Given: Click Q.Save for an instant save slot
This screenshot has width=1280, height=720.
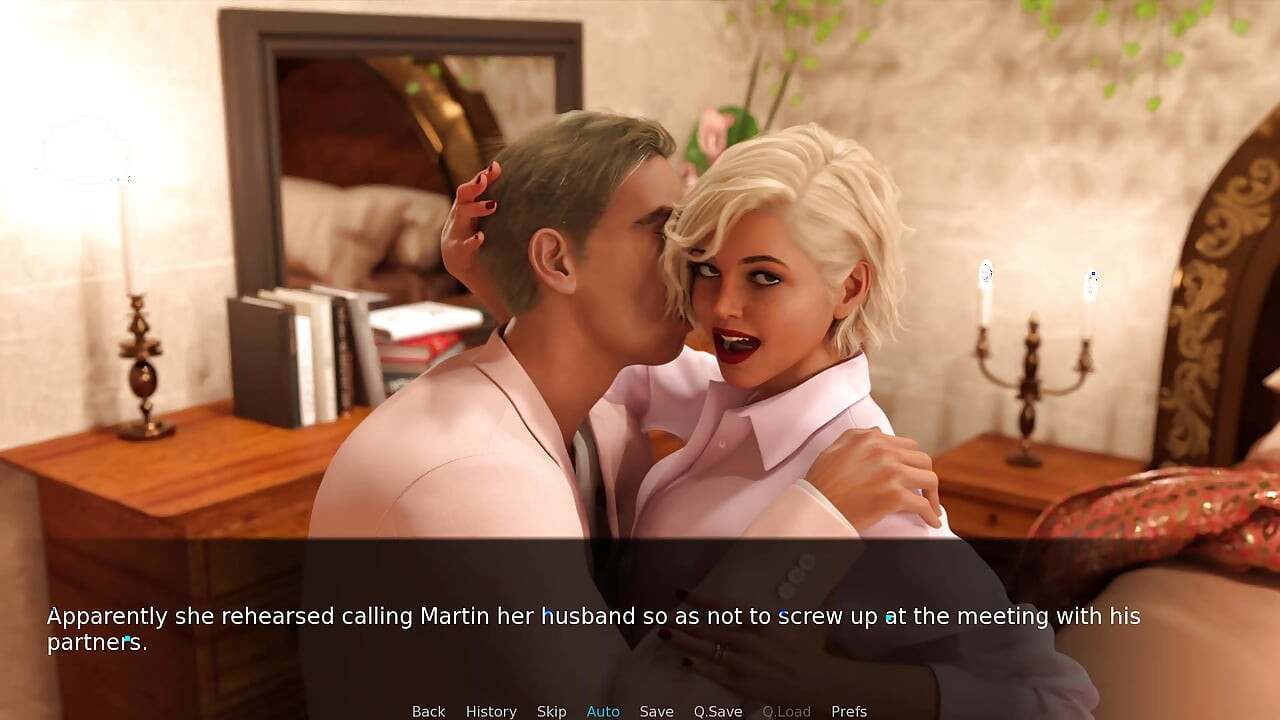Looking at the screenshot, I should click(x=717, y=710).
